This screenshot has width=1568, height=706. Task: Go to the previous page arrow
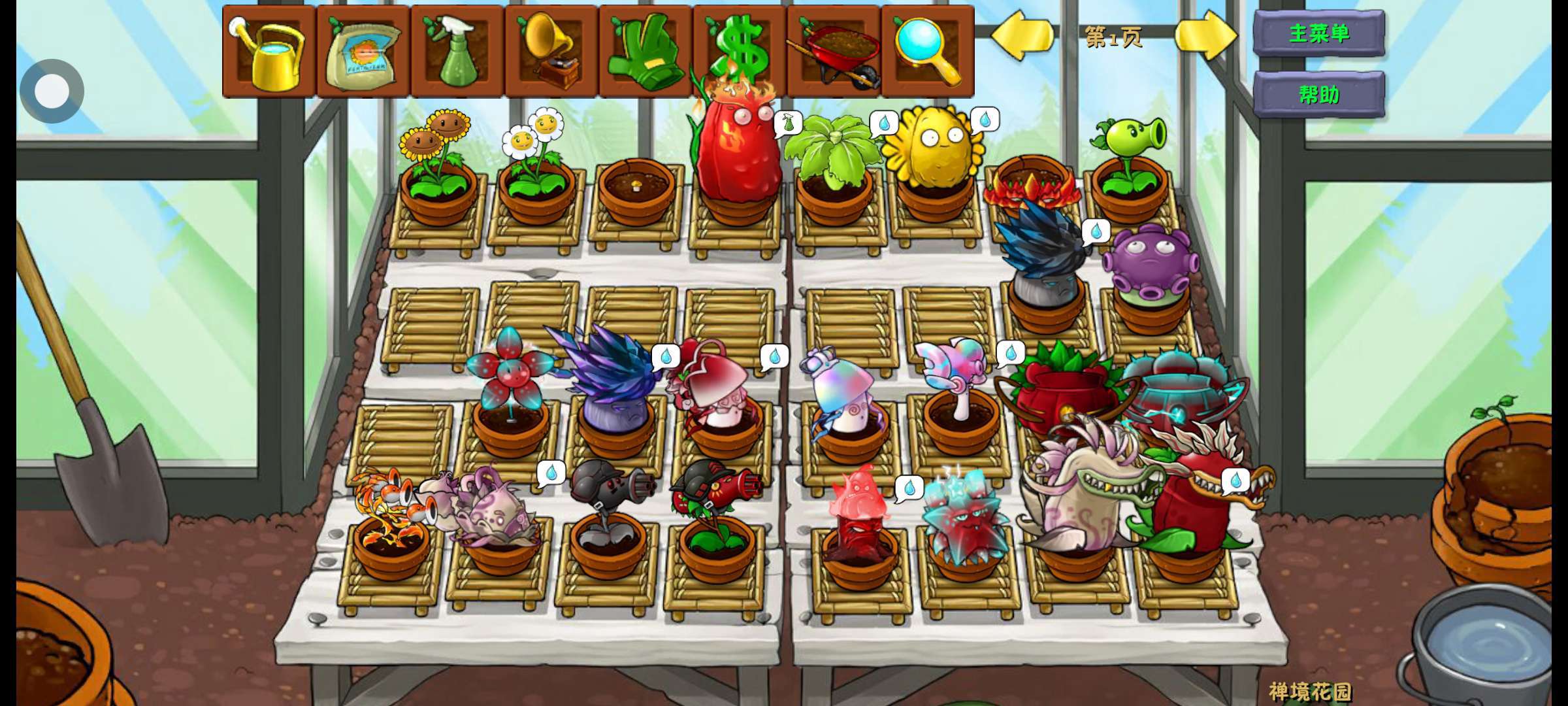coord(1021,35)
